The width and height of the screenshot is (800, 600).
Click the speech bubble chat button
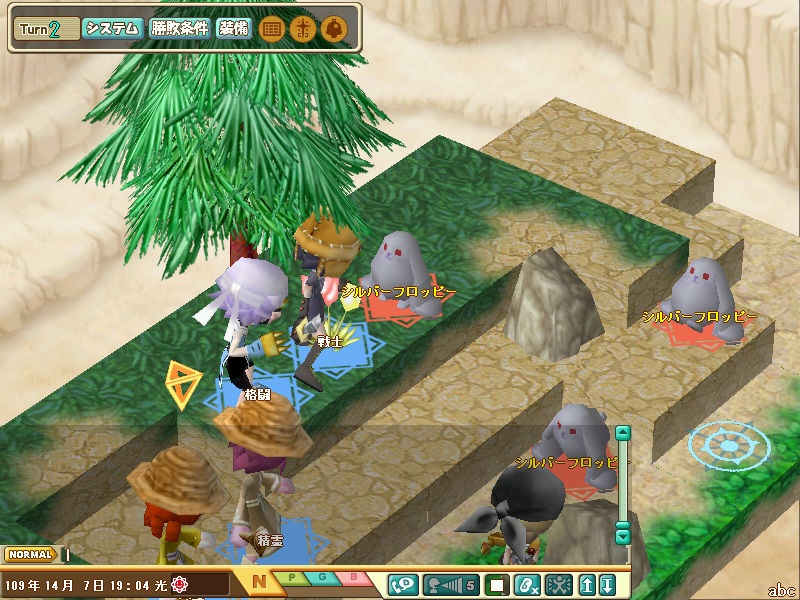[x=404, y=584]
